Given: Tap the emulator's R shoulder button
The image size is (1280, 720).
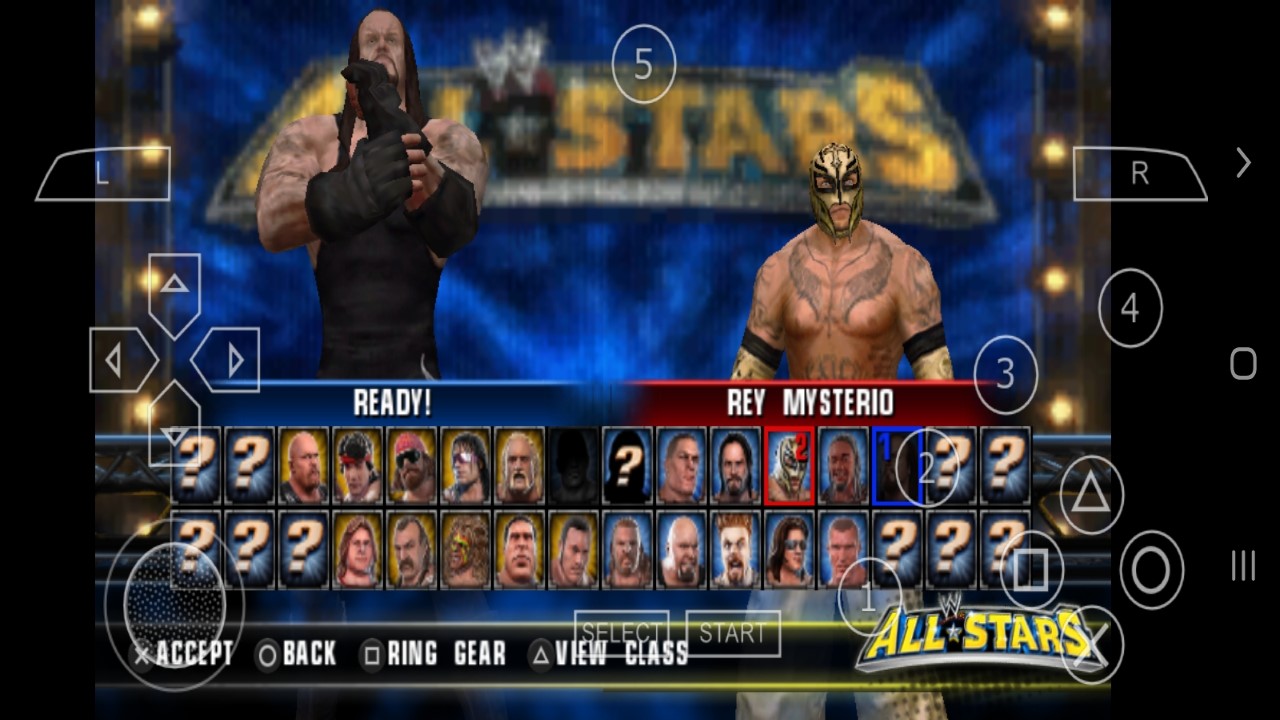Looking at the screenshot, I should (1139, 174).
